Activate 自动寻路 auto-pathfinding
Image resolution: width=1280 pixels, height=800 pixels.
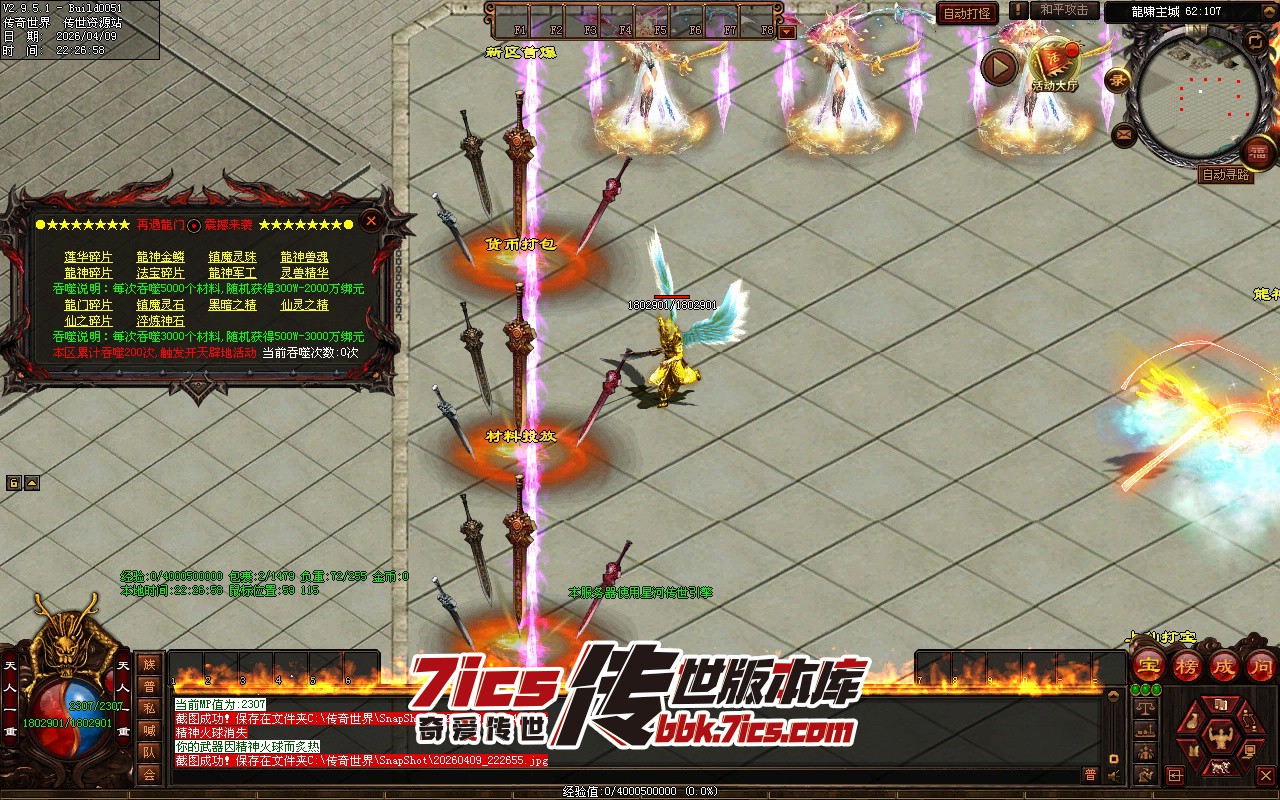point(1225,175)
